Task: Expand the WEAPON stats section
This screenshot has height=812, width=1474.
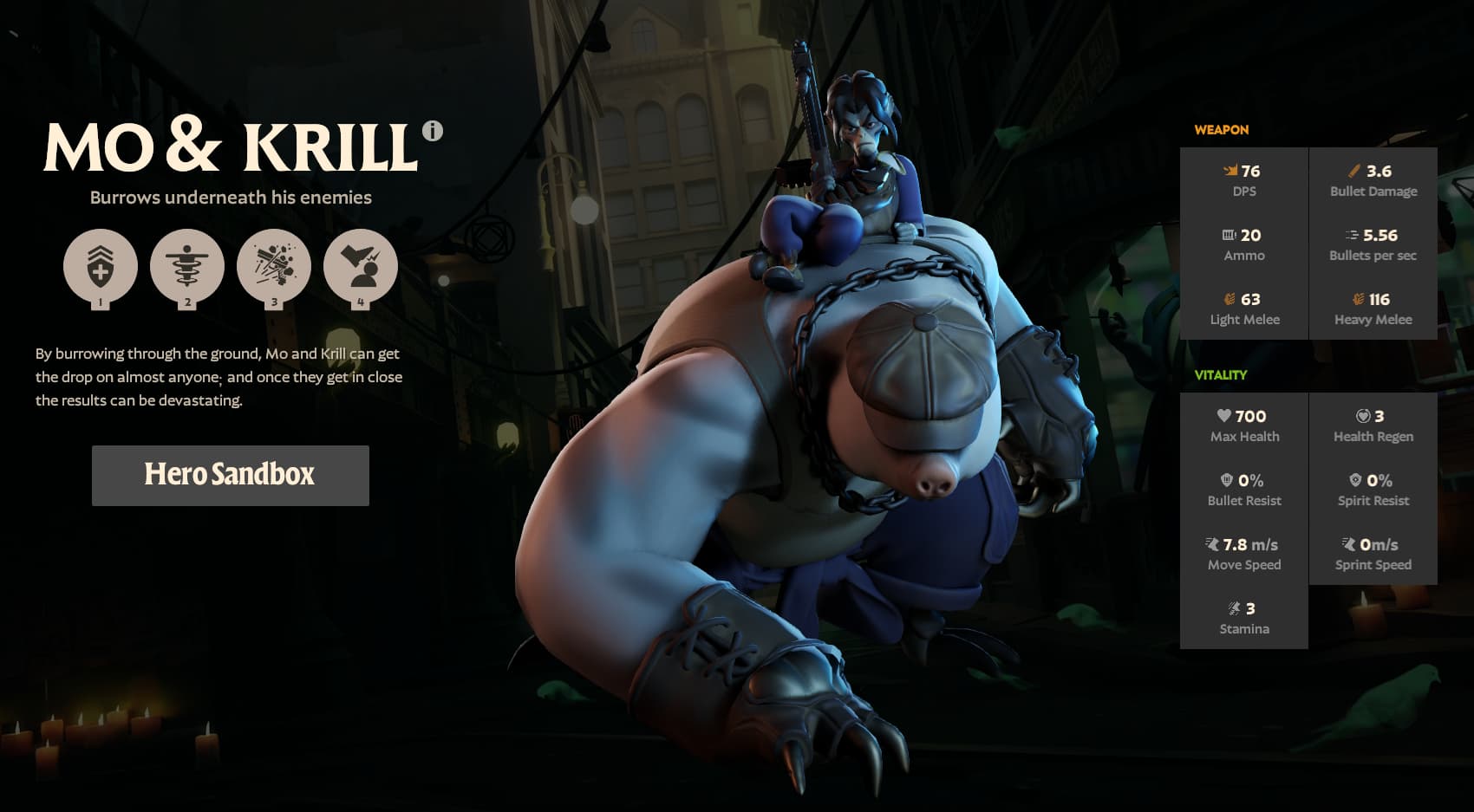Action: point(1223,130)
